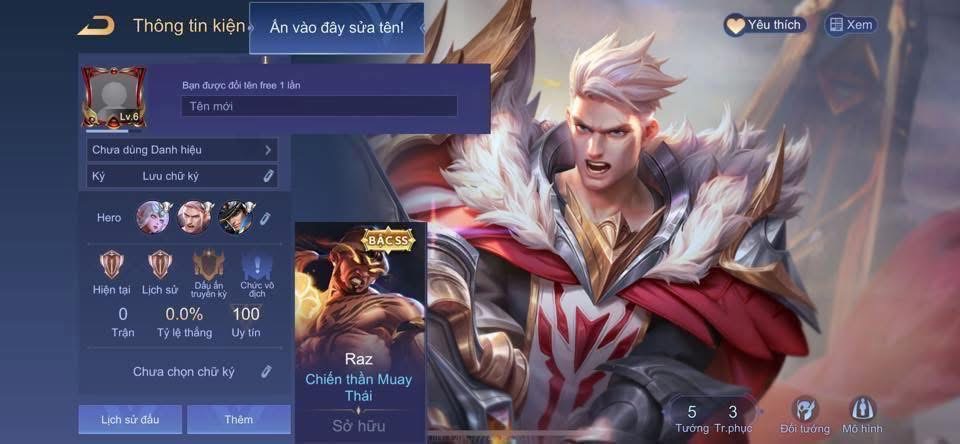
Task: Open the "Tr.phục" skin count stat
Action: pyautogui.click(x=733, y=418)
